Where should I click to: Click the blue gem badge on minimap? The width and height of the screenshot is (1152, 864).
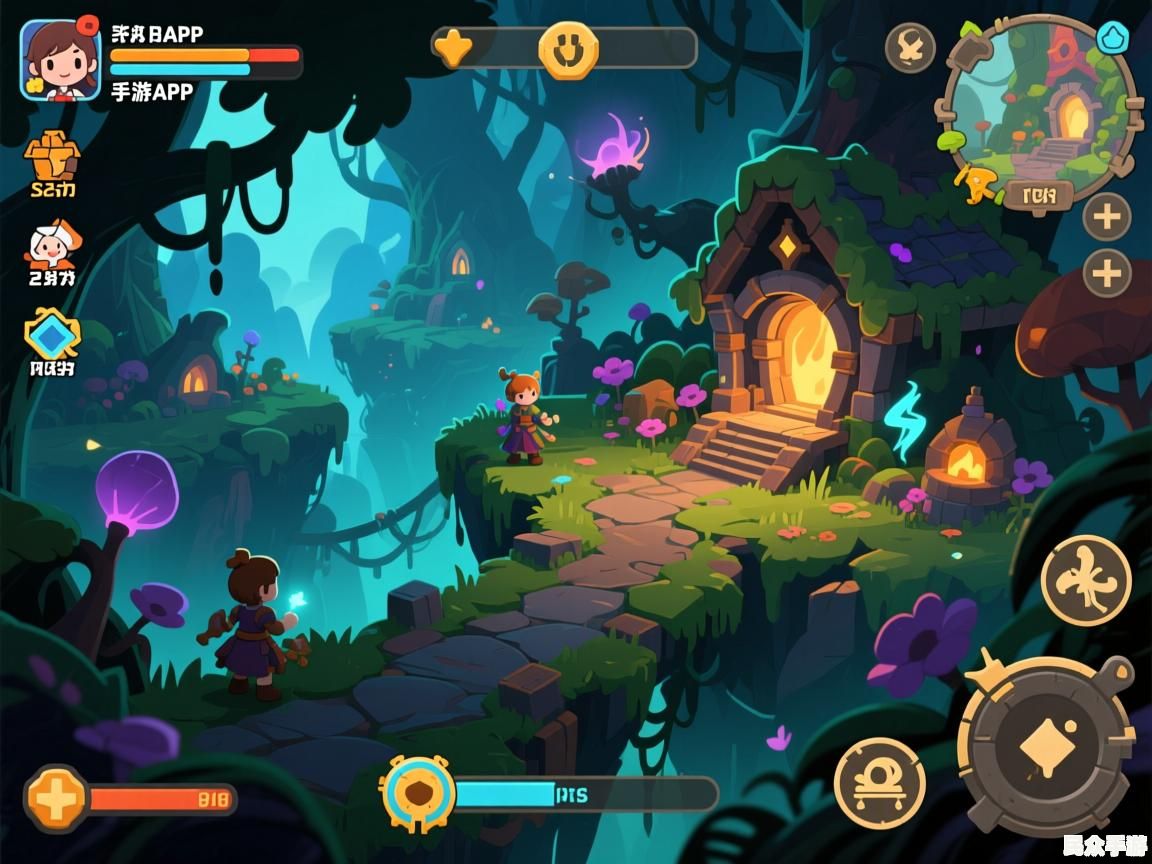click(x=1112, y=38)
